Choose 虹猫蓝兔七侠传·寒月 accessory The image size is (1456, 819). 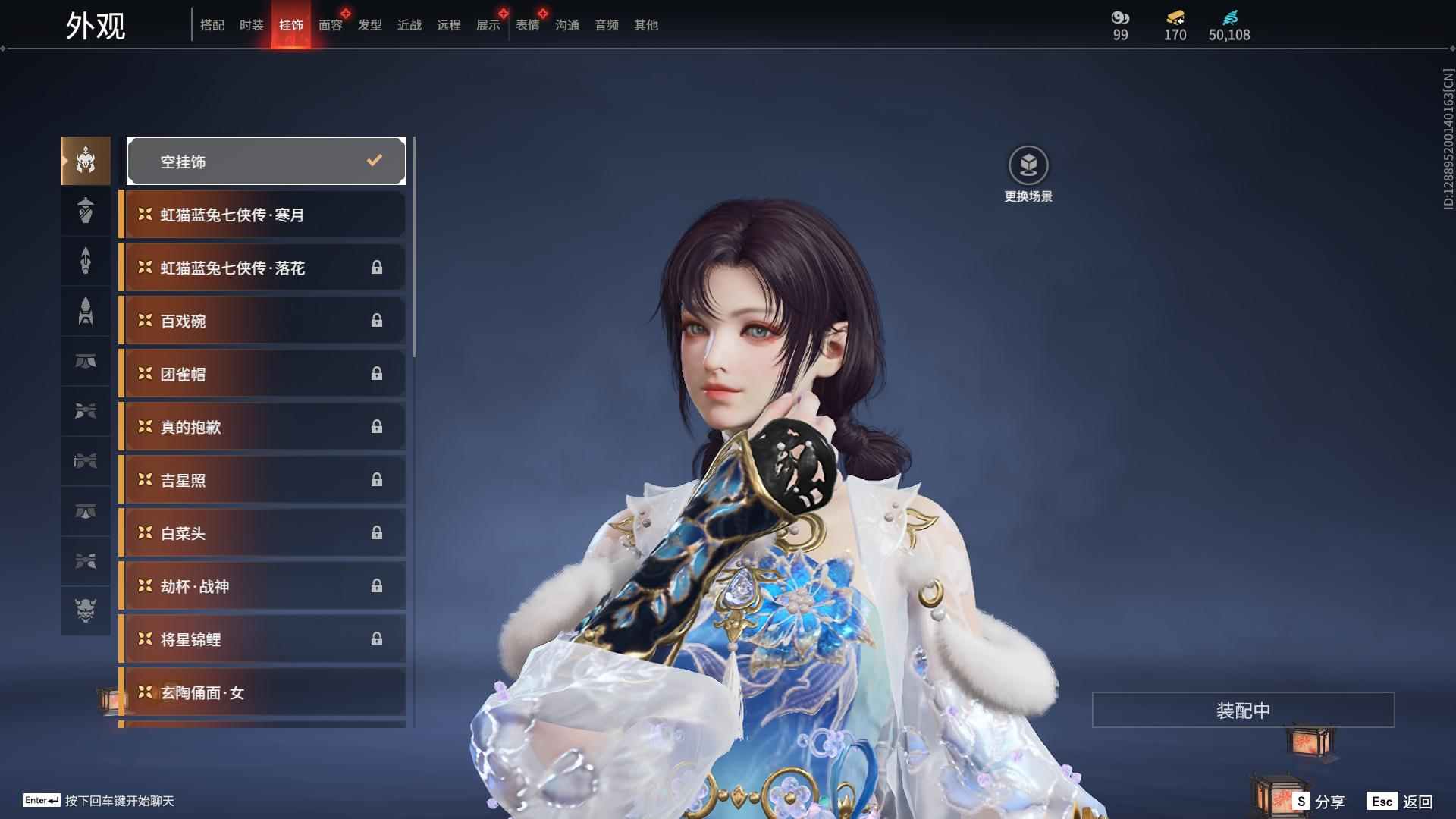[x=262, y=215]
